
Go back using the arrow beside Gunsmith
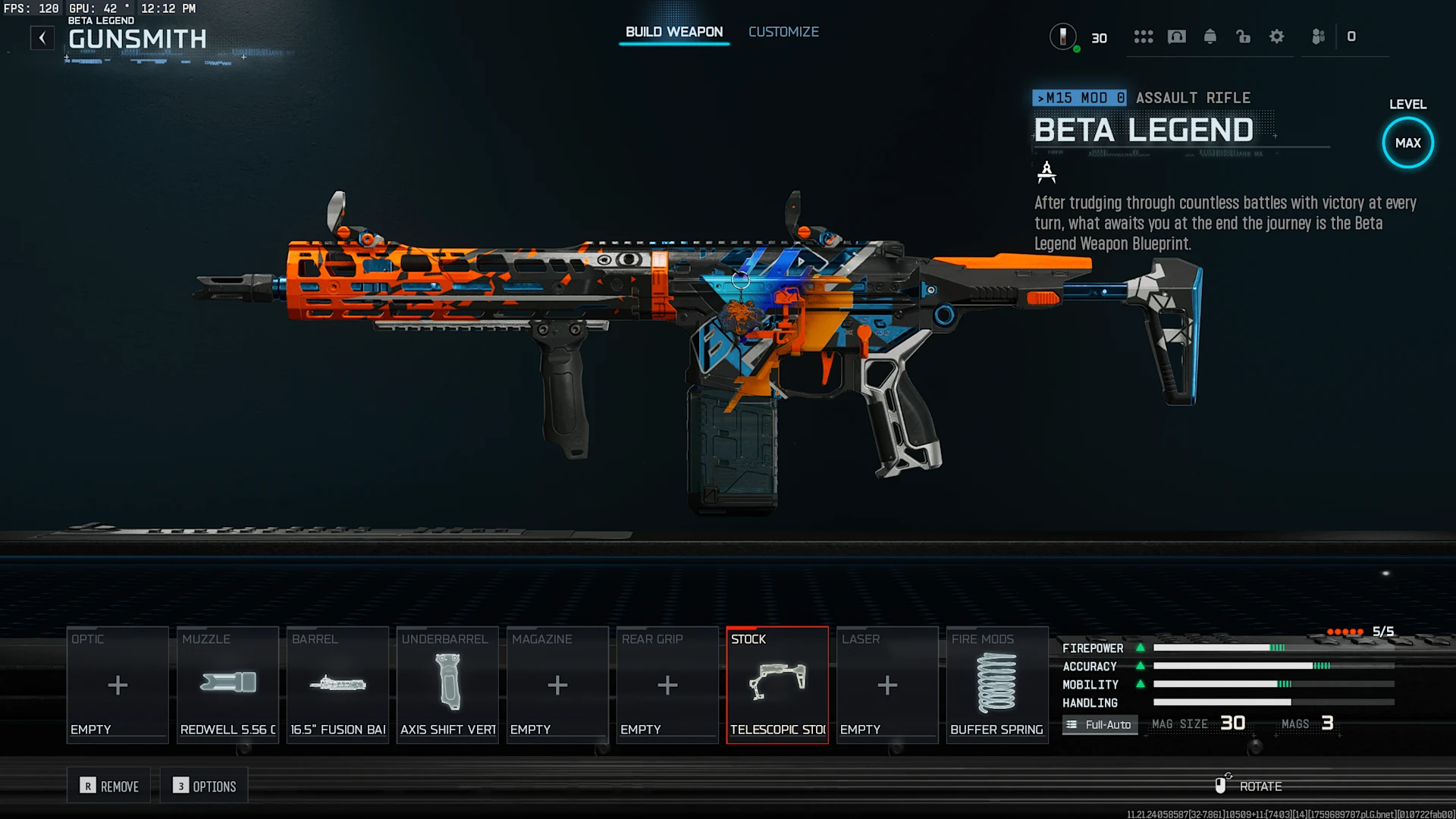coord(42,37)
